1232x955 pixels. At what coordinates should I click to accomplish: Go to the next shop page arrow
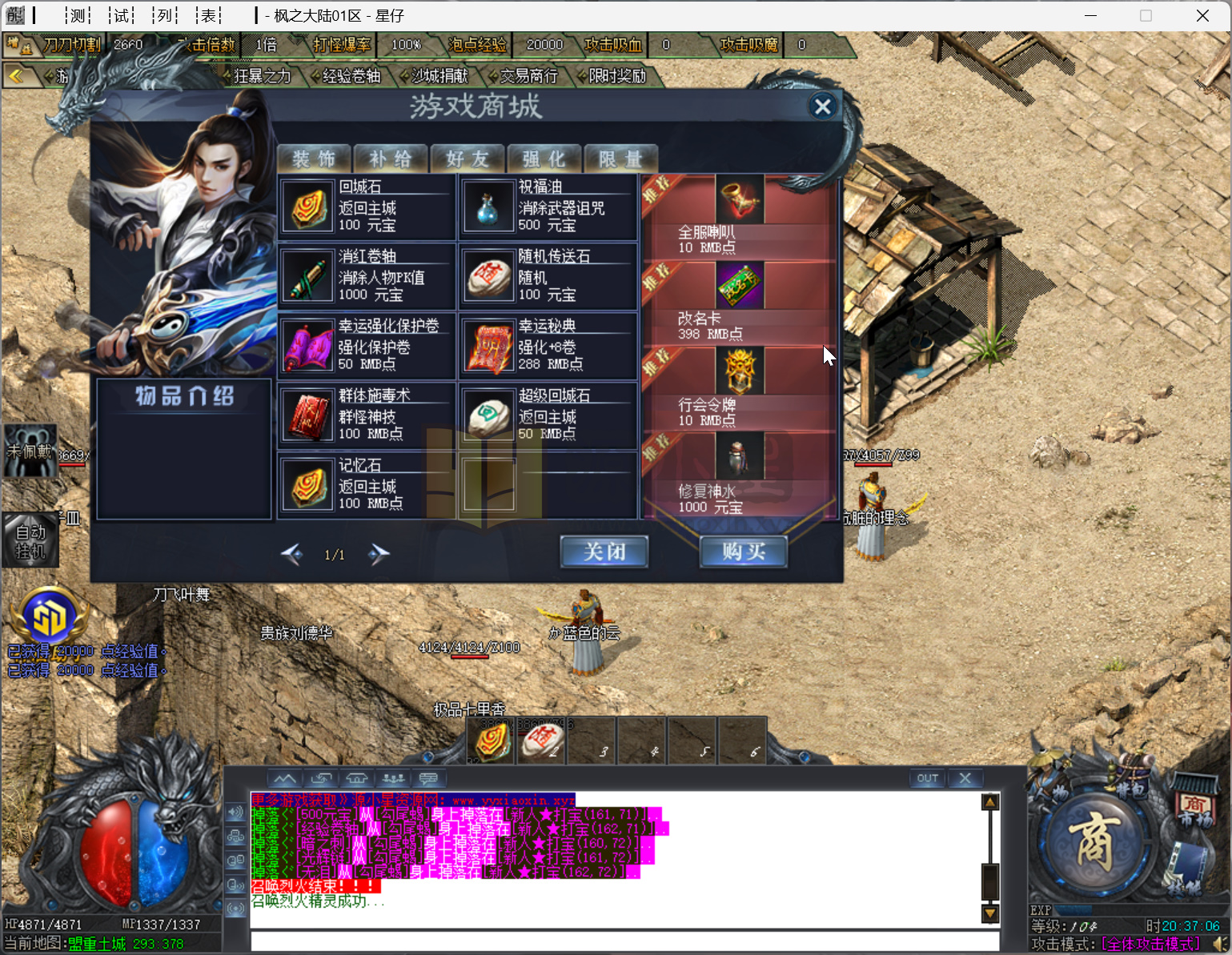tap(379, 554)
